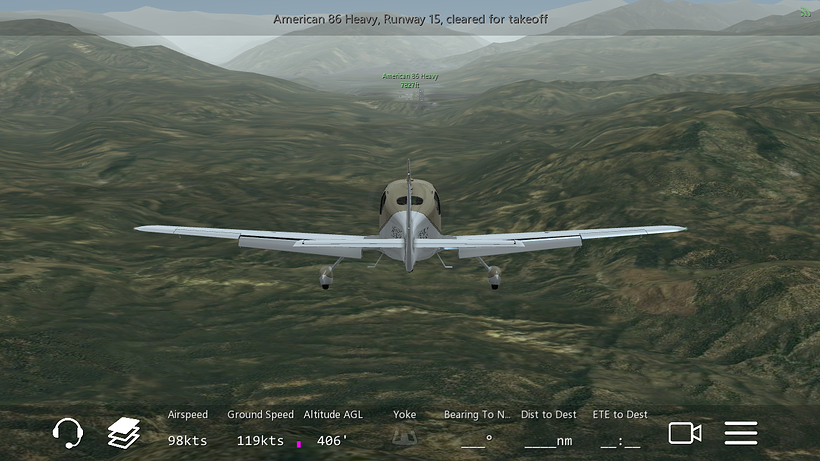Open the stacked layers map icon
The width and height of the screenshot is (820, 461).
click(x=124, y=433)
